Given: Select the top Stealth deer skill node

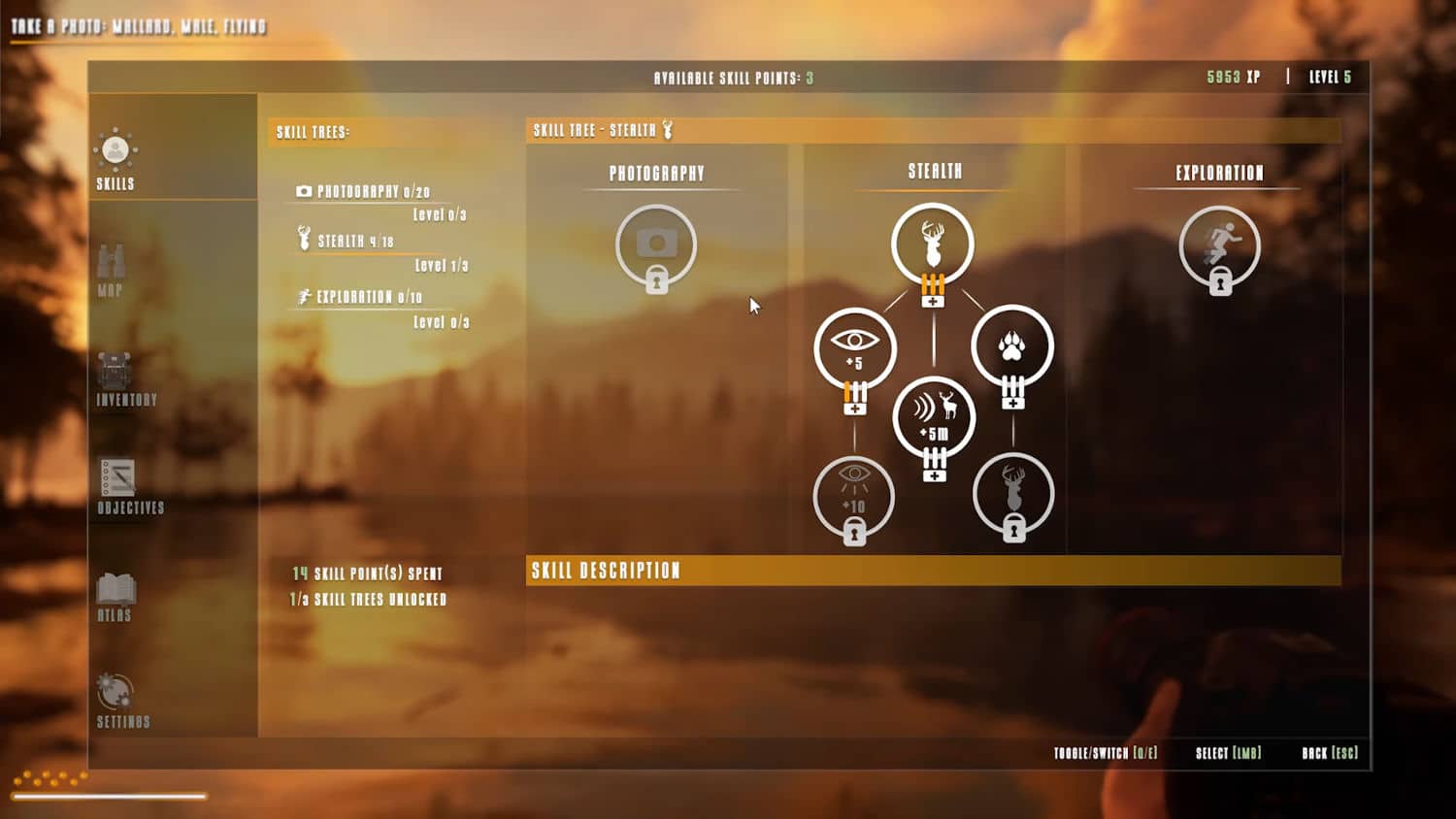Looking at the screenshot, I should (933, 243).
